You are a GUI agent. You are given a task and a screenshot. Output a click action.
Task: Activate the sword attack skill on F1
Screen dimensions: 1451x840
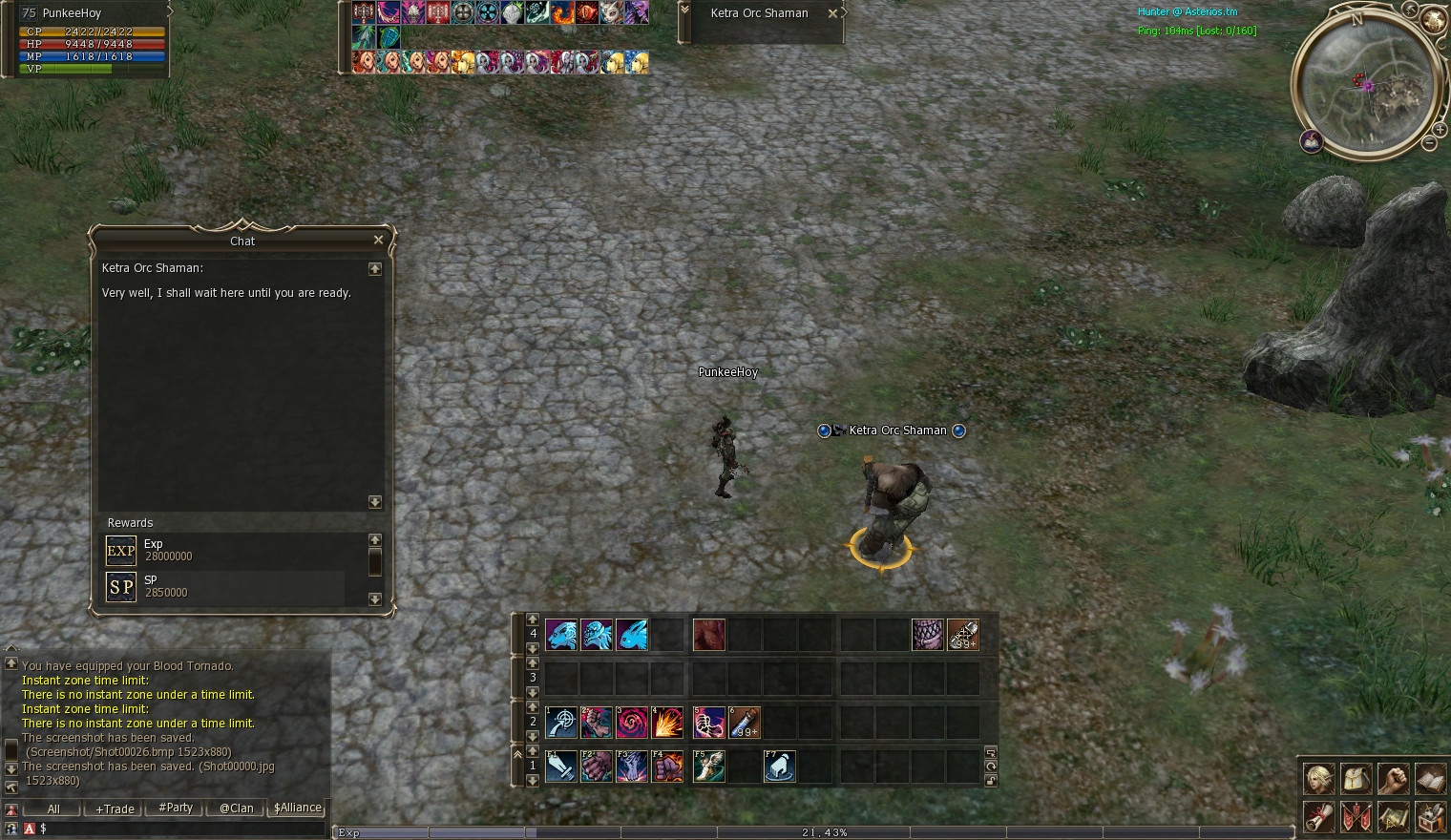(x=560, y=766)
